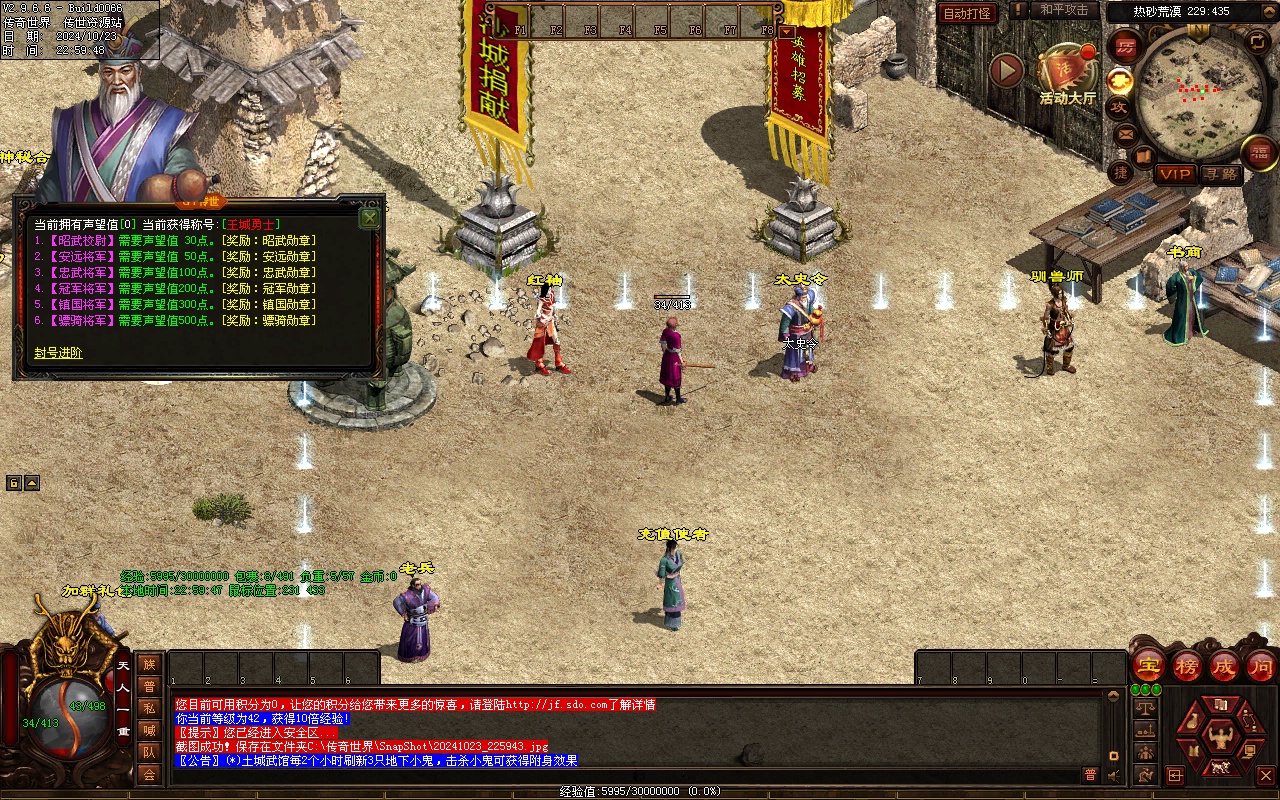This screenshot has width=1280, height=800.
Task: Switch the 和平攻击 attack mode button
Action: tap(1063, 10)
